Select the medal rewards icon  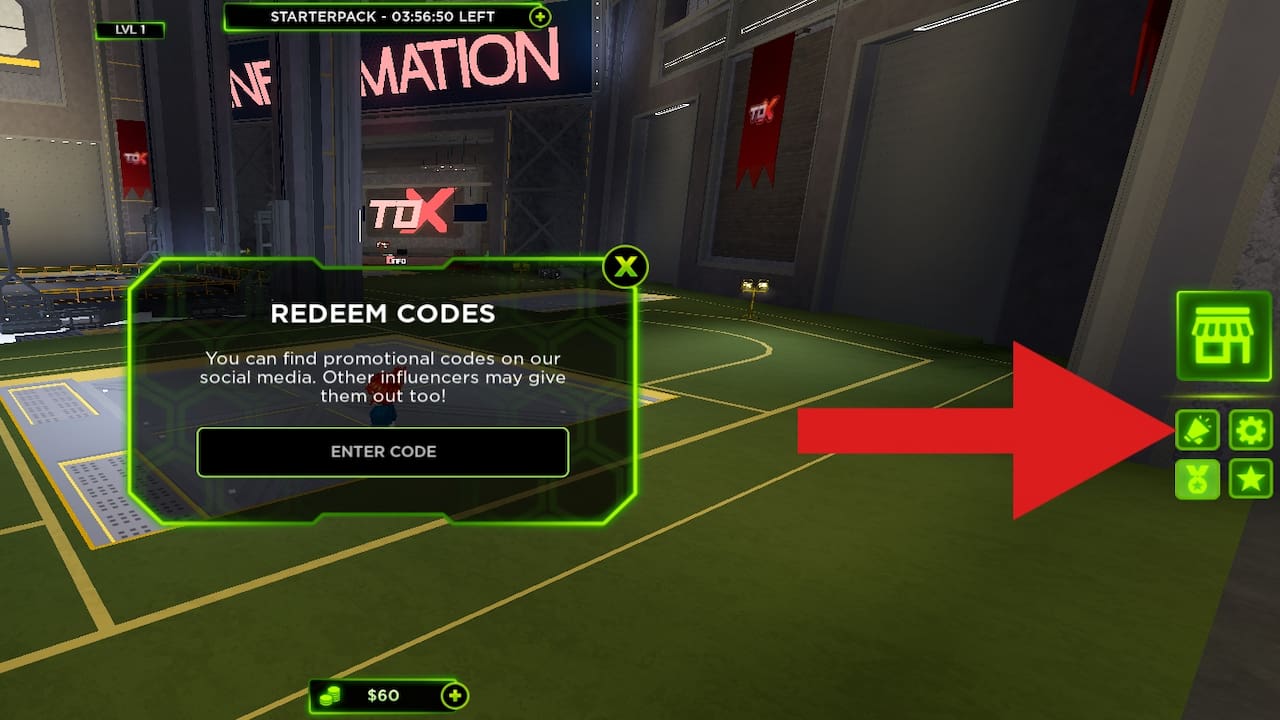pyautogui.click(x=1197, y=479)
